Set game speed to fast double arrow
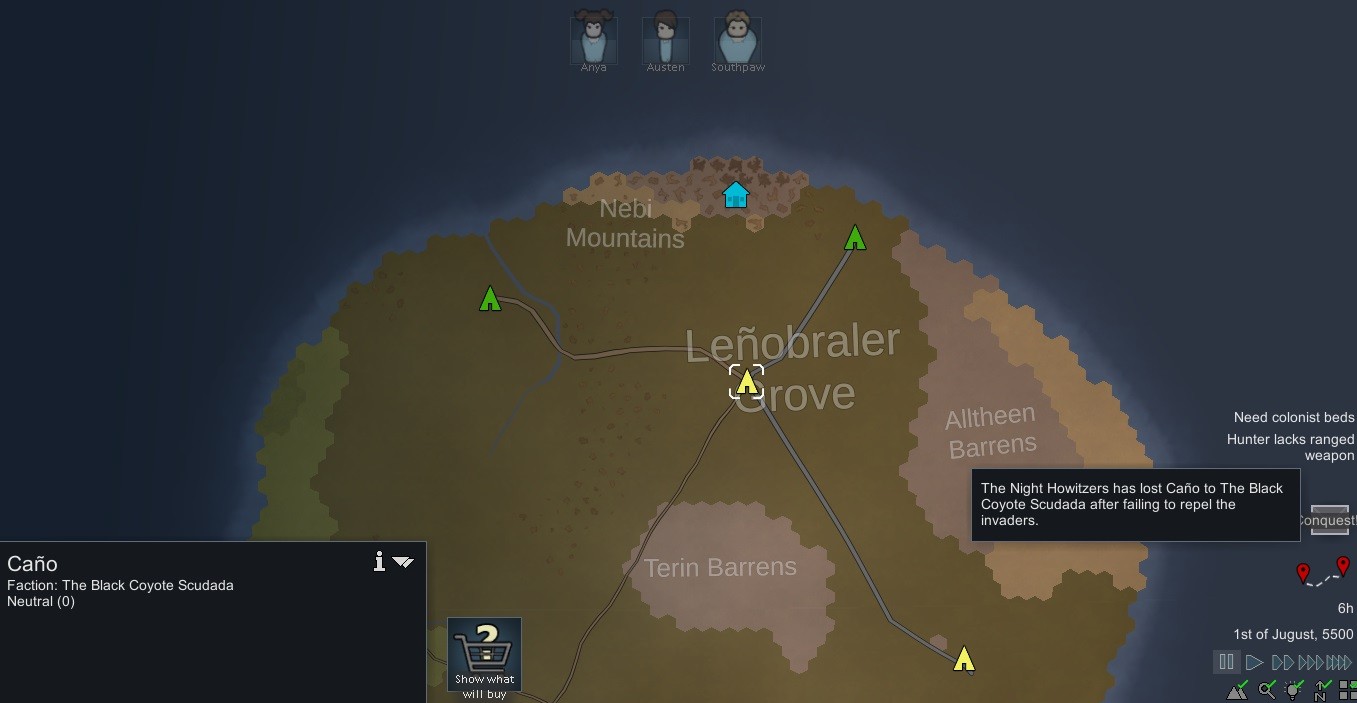The image size is (1357, 703). pos(1282,662)
